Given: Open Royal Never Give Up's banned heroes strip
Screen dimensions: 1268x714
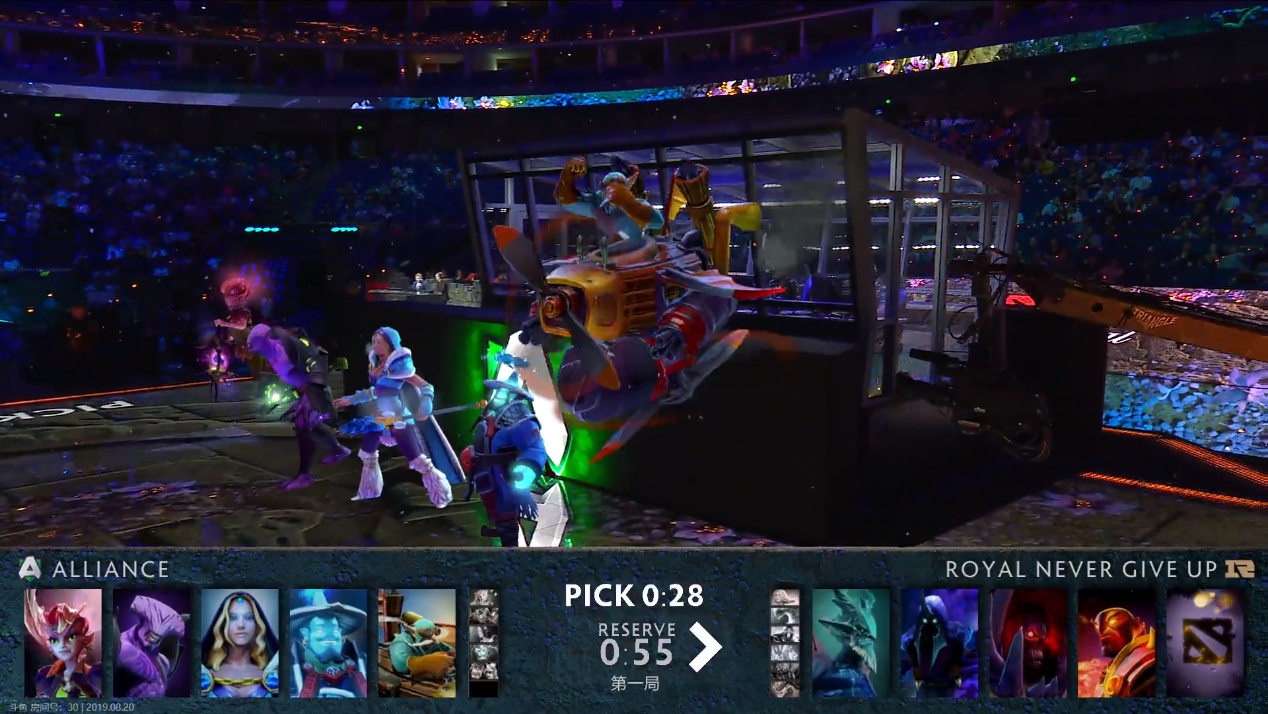Looking at the screenshot, I should 785,643.
